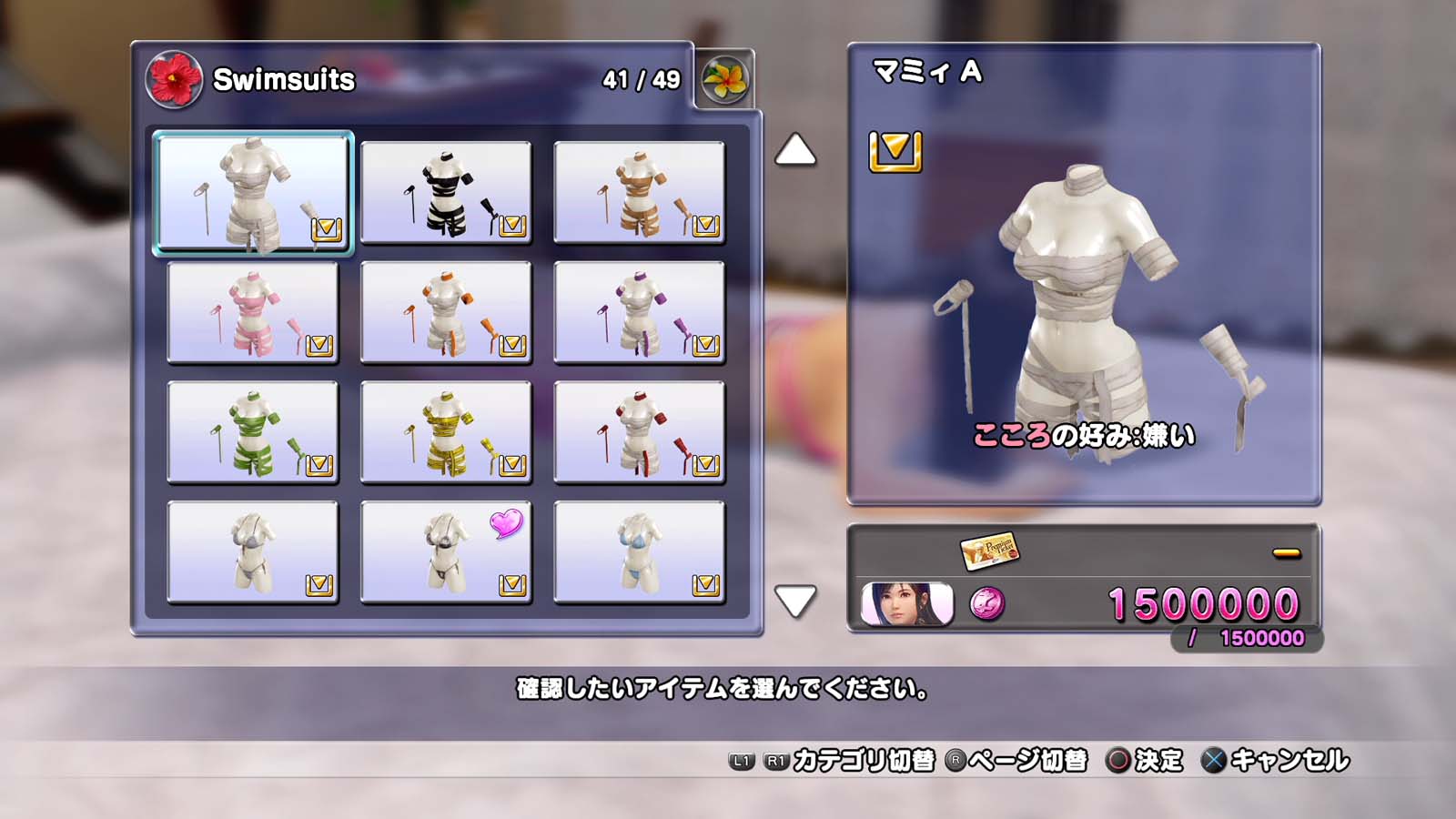Choose the yellow mummy swimsuit
The image size is (1456, 819).
pyautogui.click(x=446, y=432)
